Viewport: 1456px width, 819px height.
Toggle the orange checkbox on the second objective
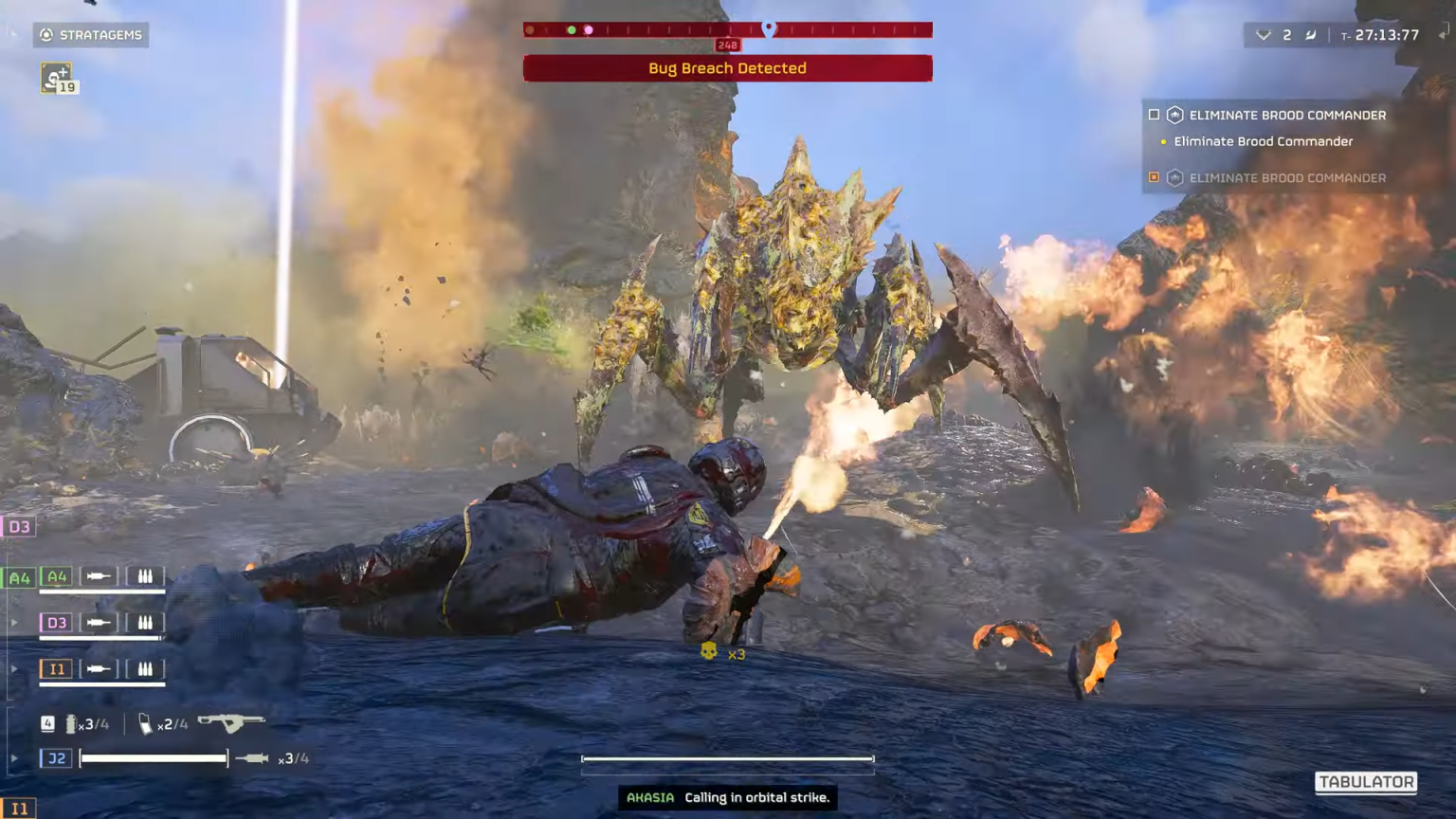tap(1155, 177)
